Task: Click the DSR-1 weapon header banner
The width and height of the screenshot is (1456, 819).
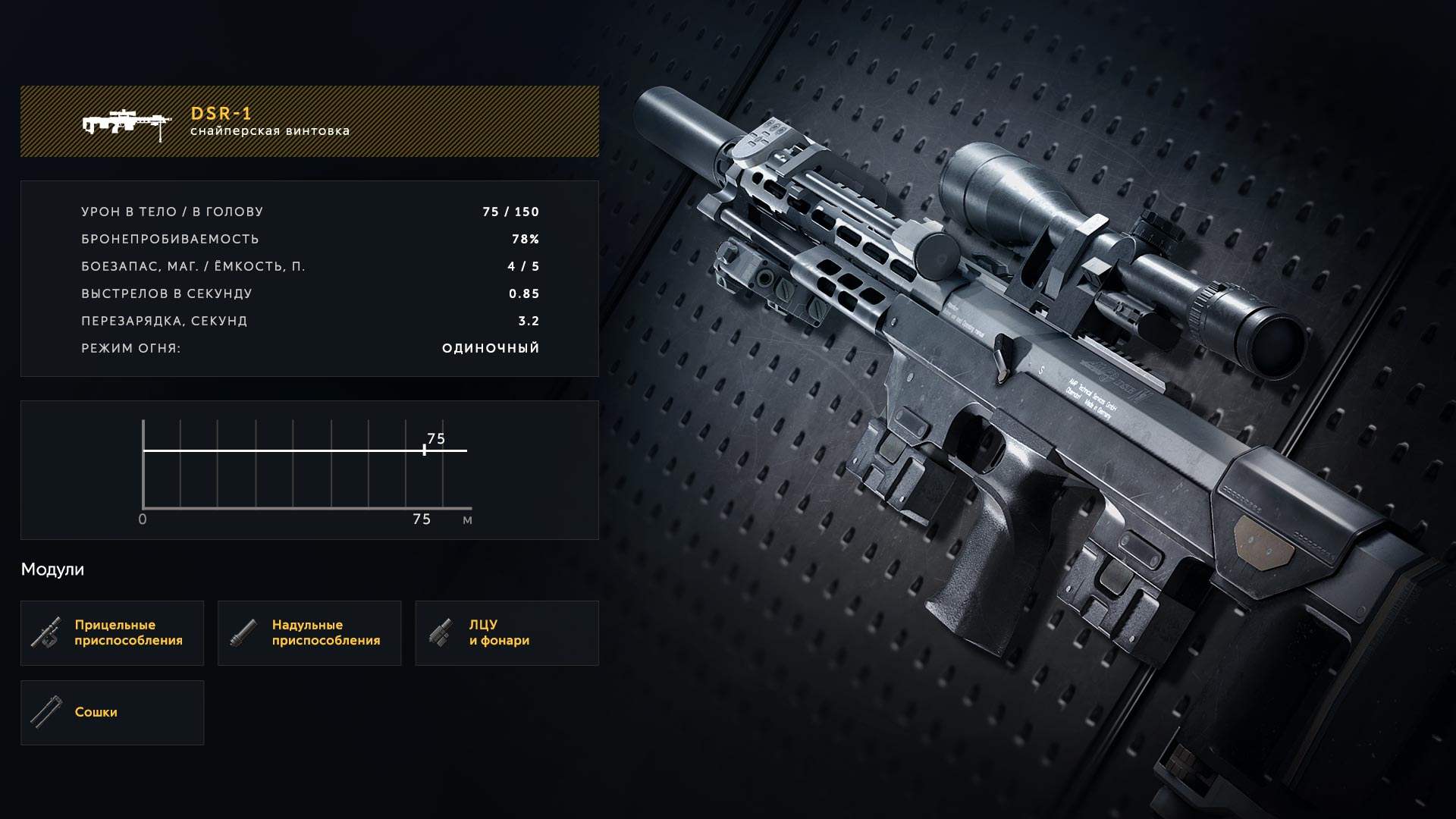Action: tap(309, 121)
